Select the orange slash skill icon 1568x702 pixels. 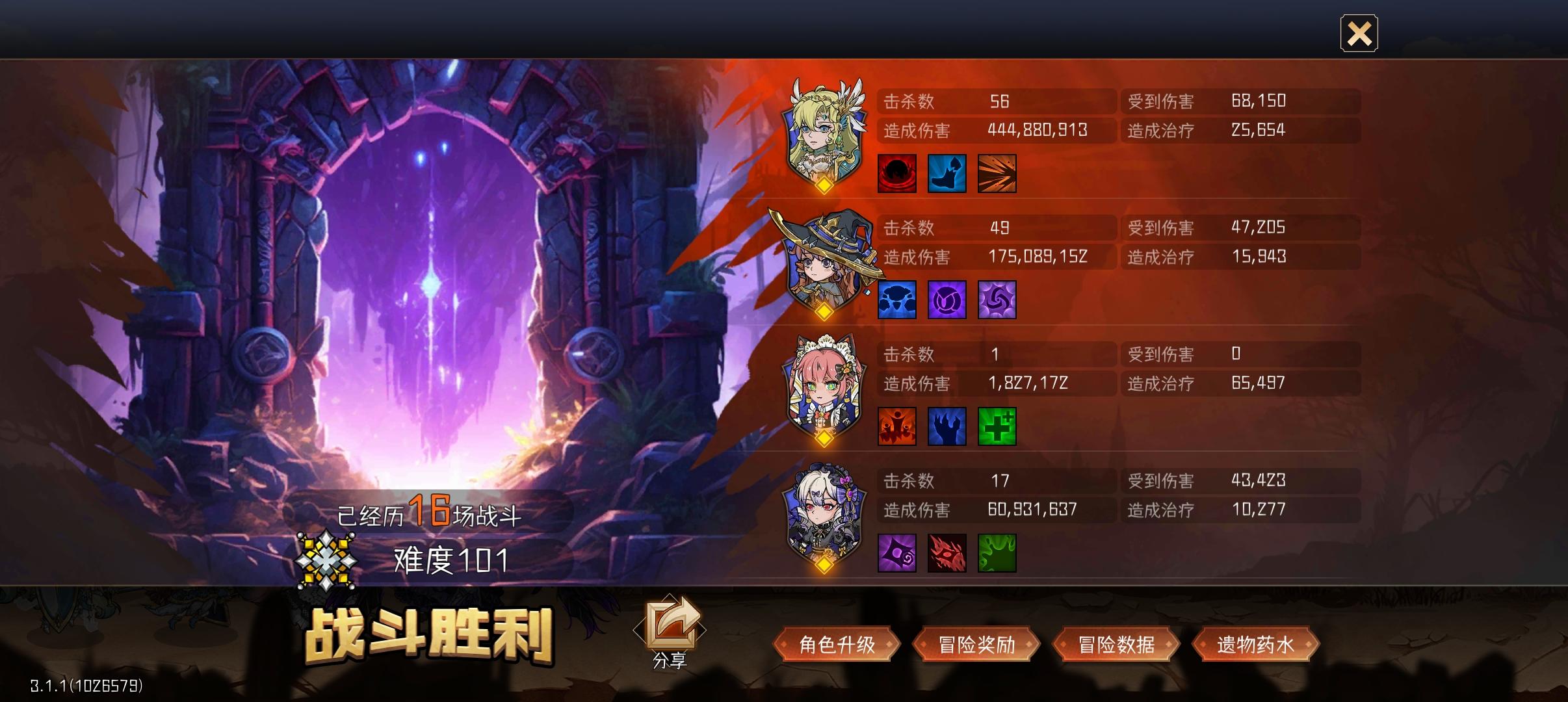[x=999, y=173]
